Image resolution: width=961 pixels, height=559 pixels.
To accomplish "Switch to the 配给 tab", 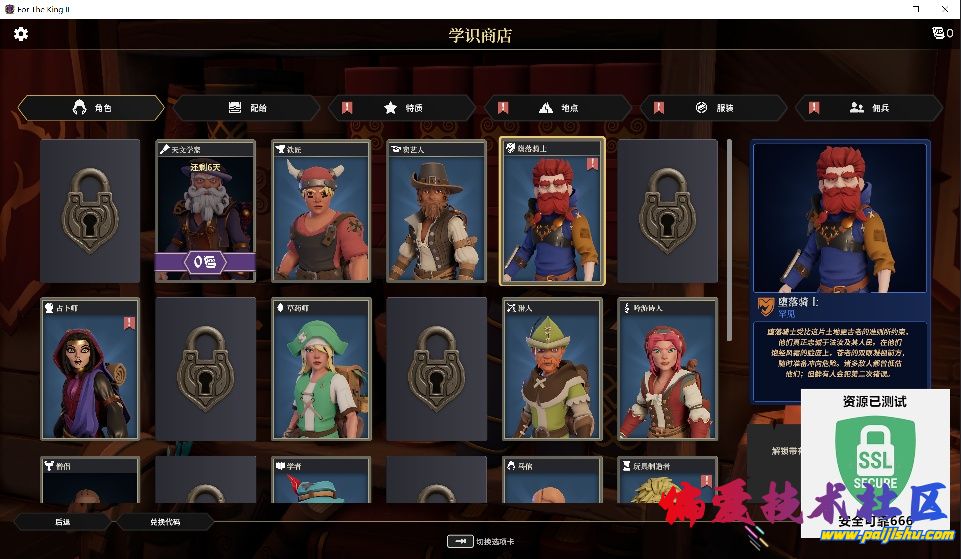I will (x=247, y=108).
